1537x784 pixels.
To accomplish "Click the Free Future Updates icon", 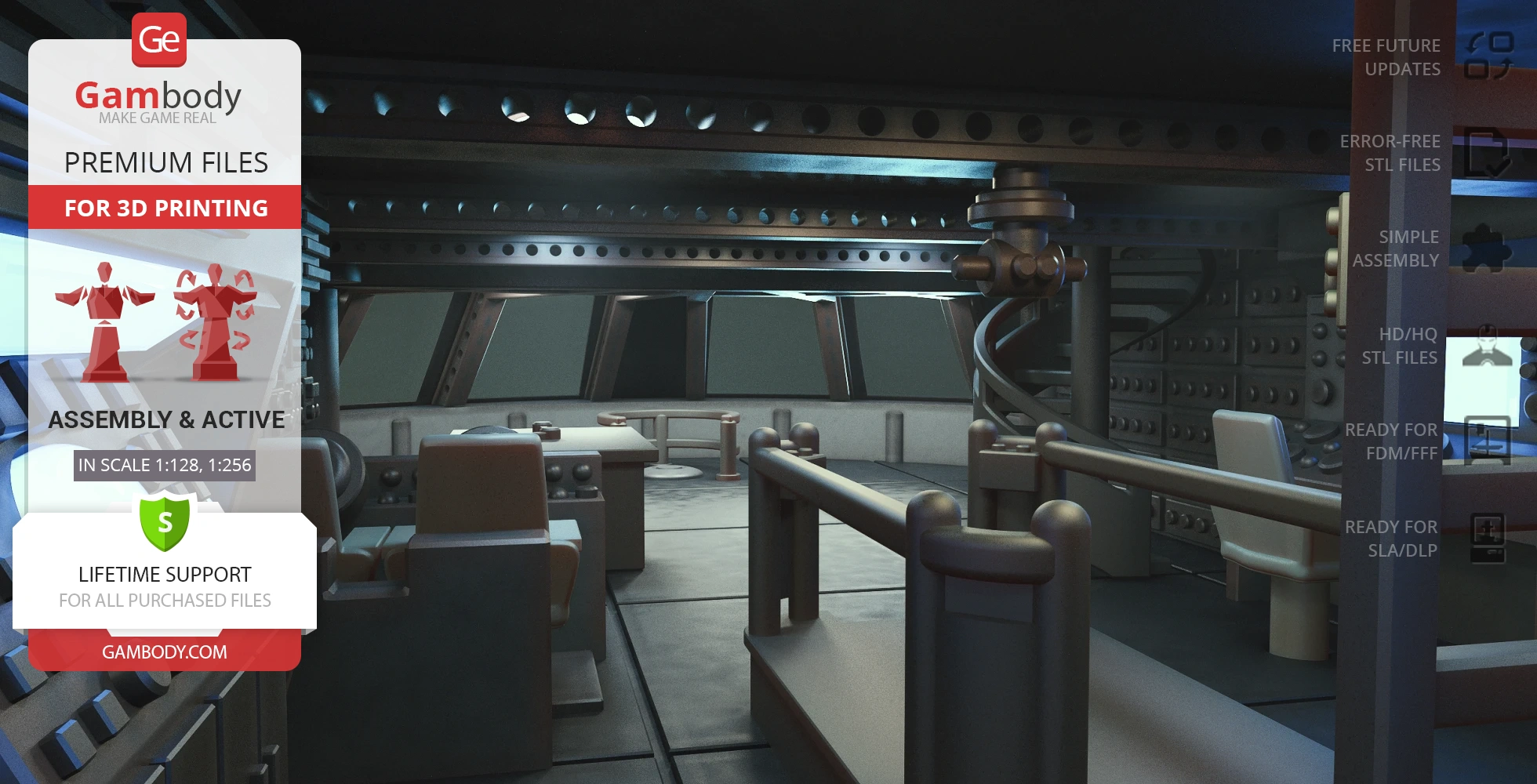I will [1488, 56].
